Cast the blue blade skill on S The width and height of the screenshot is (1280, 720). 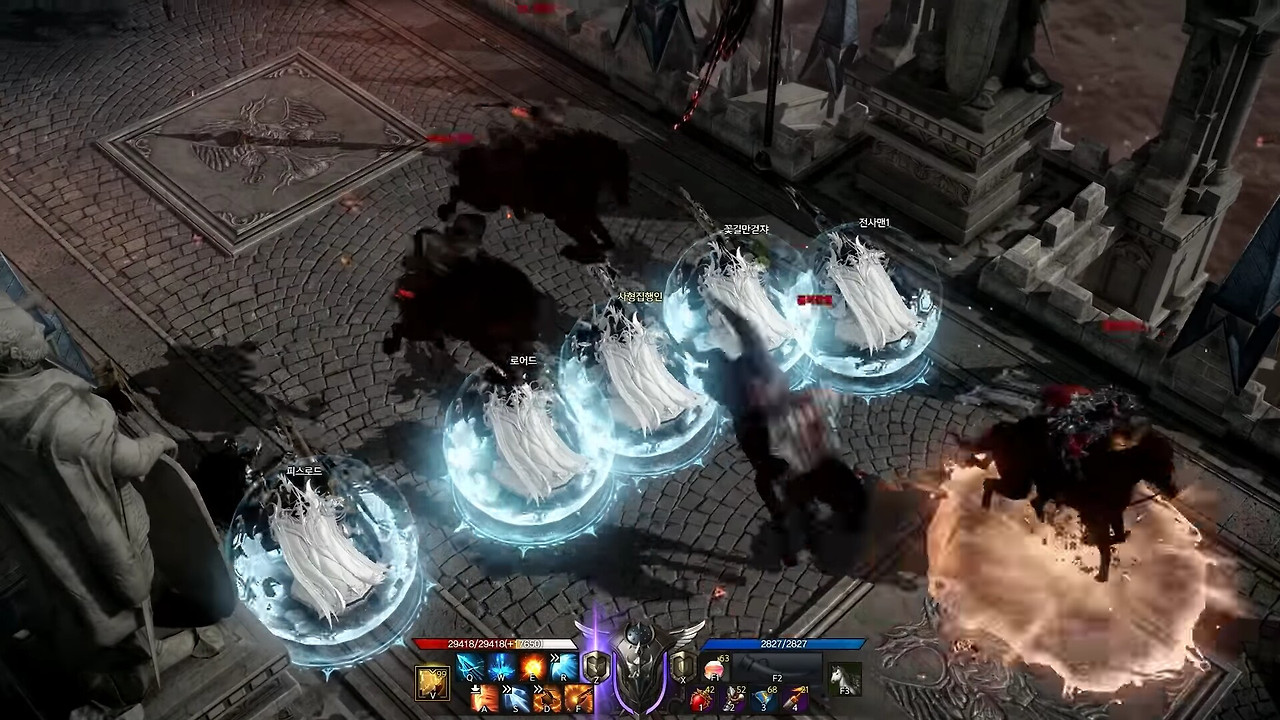[x=517, y=698]
